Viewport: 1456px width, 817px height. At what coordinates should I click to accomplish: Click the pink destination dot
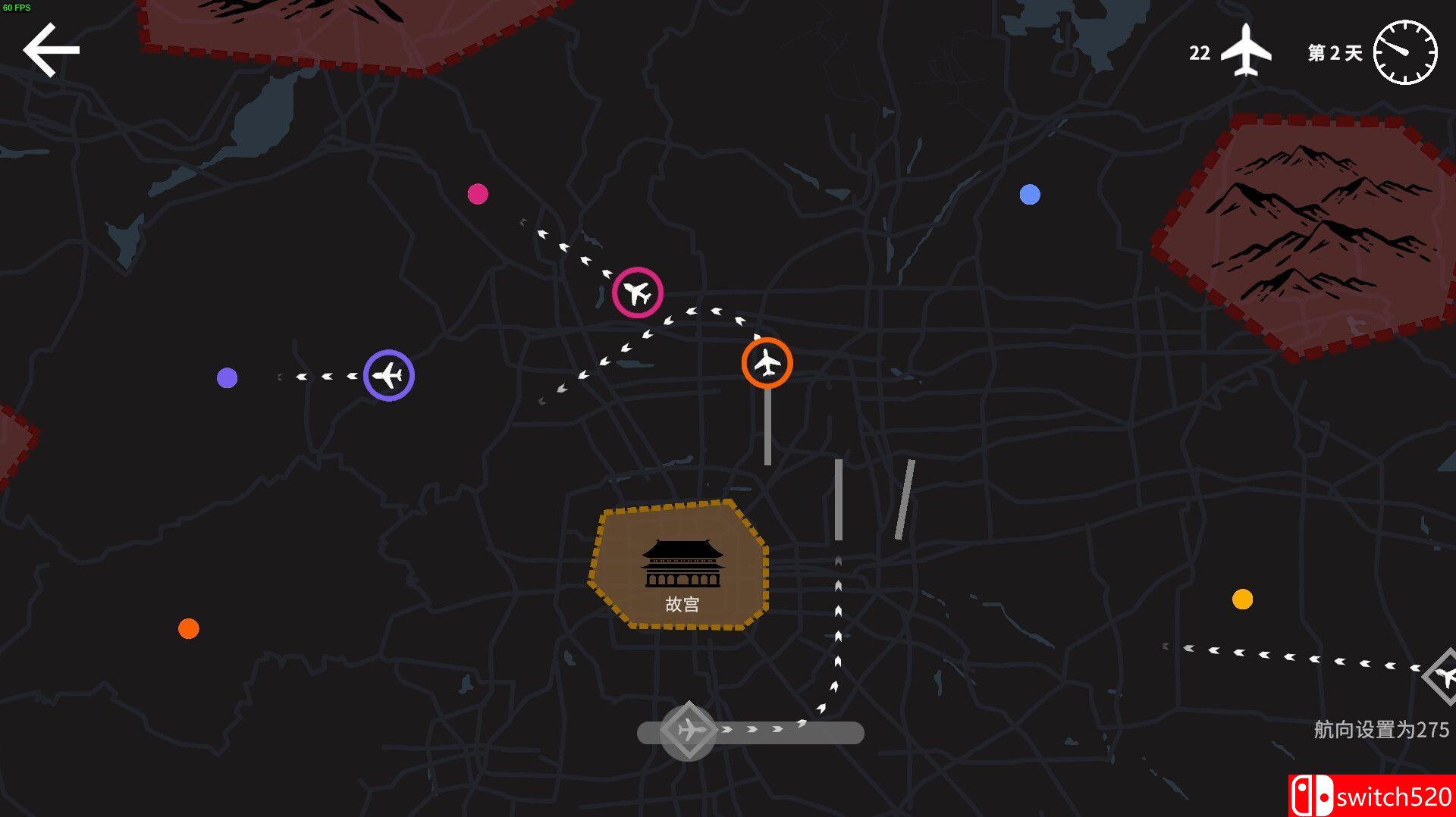coord(478,194)
